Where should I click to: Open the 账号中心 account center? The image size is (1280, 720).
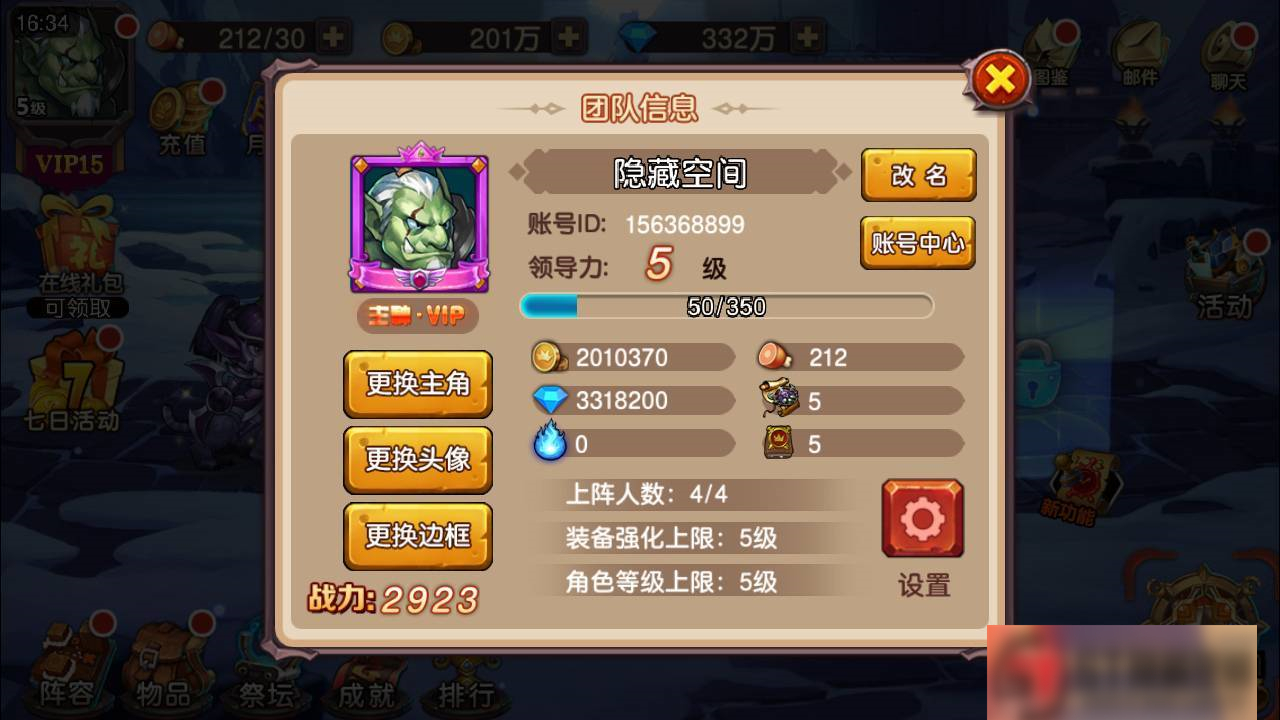click(x=918, y=242)
